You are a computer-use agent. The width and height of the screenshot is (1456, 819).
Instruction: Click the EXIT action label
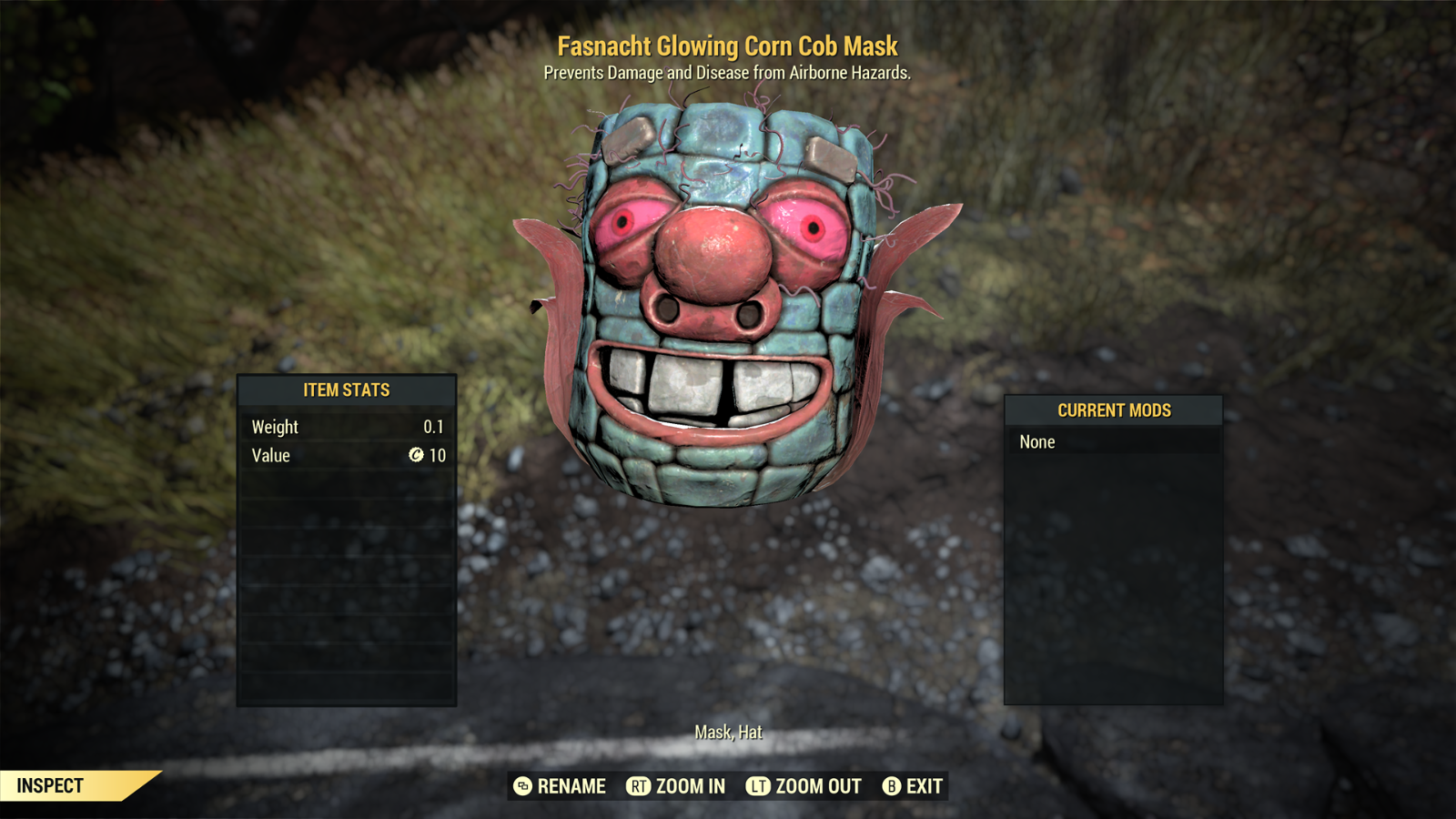pyautogui.click(x=922, y=786)
